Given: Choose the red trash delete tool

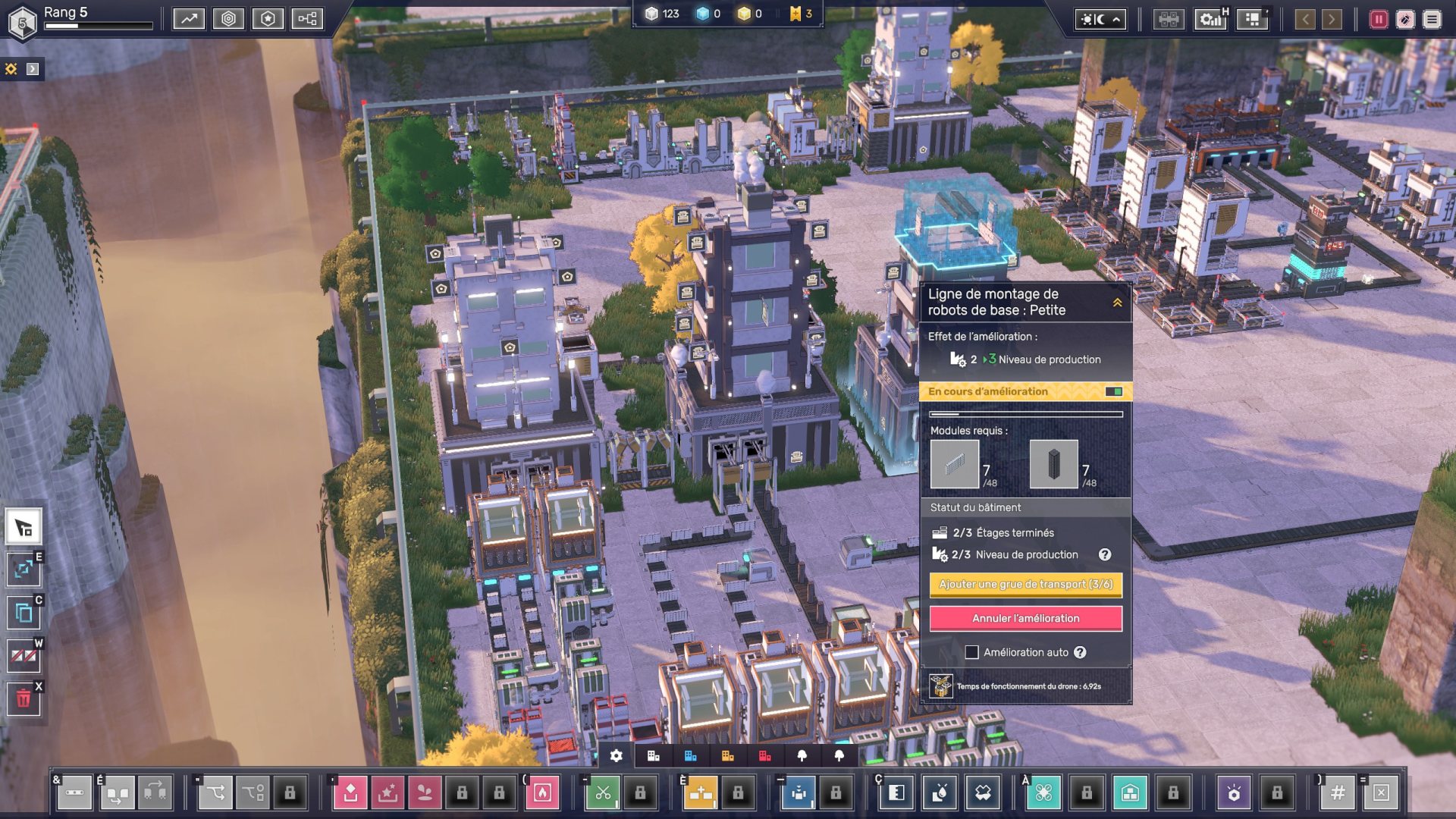Looking at the screenshot, I should [x=24, y=698].
